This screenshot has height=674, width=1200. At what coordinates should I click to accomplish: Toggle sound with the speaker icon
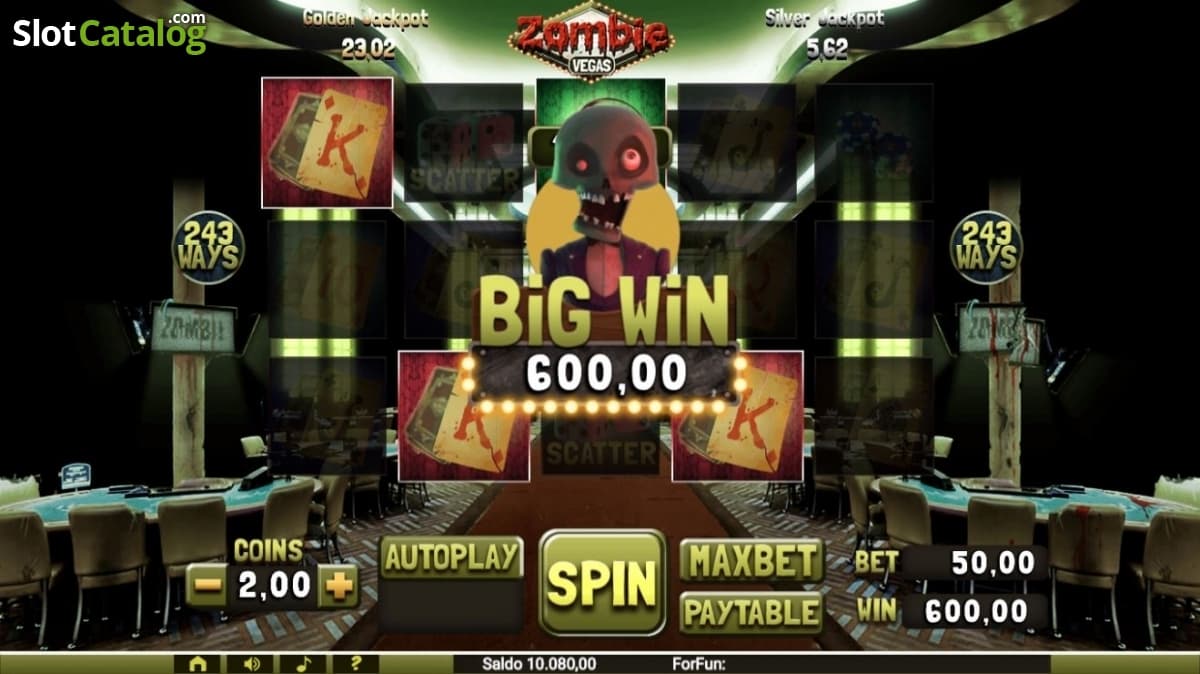click(250, 664)
